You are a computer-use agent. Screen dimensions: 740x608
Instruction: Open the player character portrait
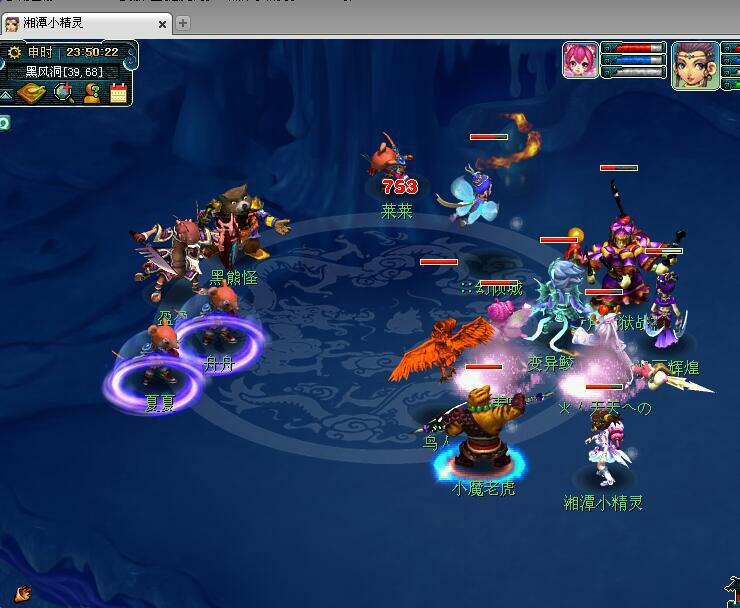point(695,63)
